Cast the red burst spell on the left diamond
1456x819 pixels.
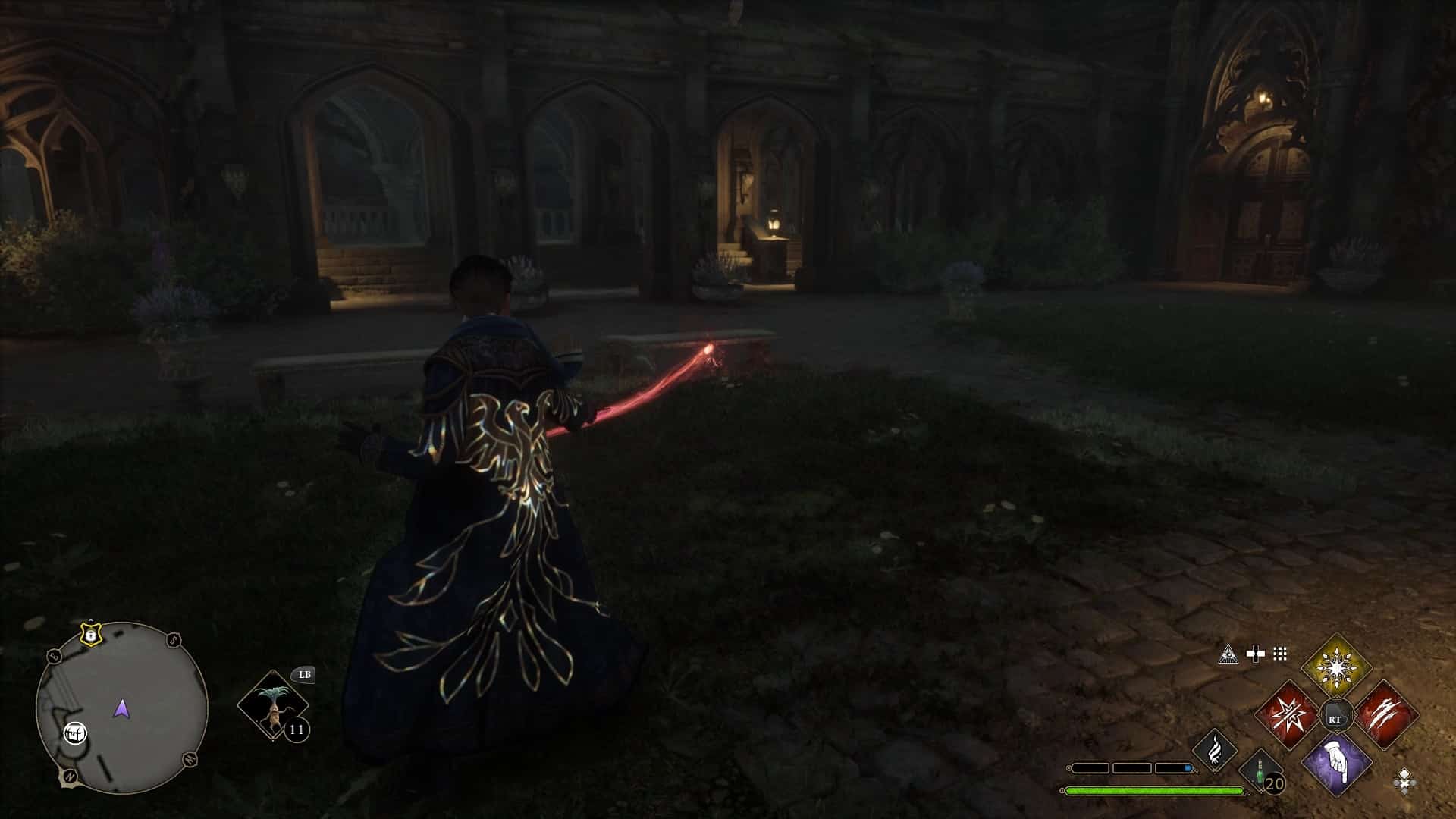pyautogui.click(x=1288, y=714)
